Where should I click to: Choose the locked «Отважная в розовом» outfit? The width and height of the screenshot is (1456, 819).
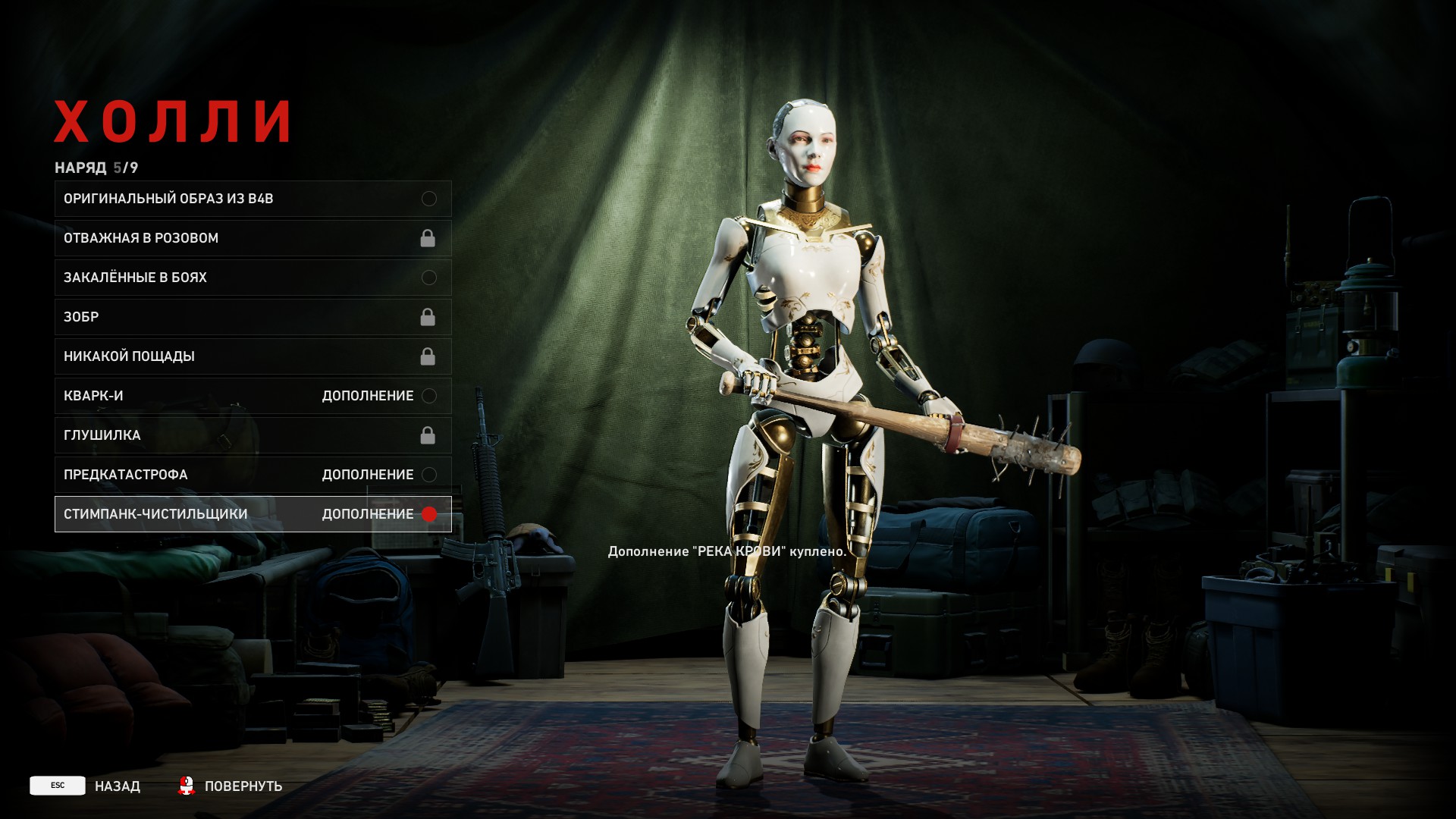pyautogui.click(x=253, y=238)
